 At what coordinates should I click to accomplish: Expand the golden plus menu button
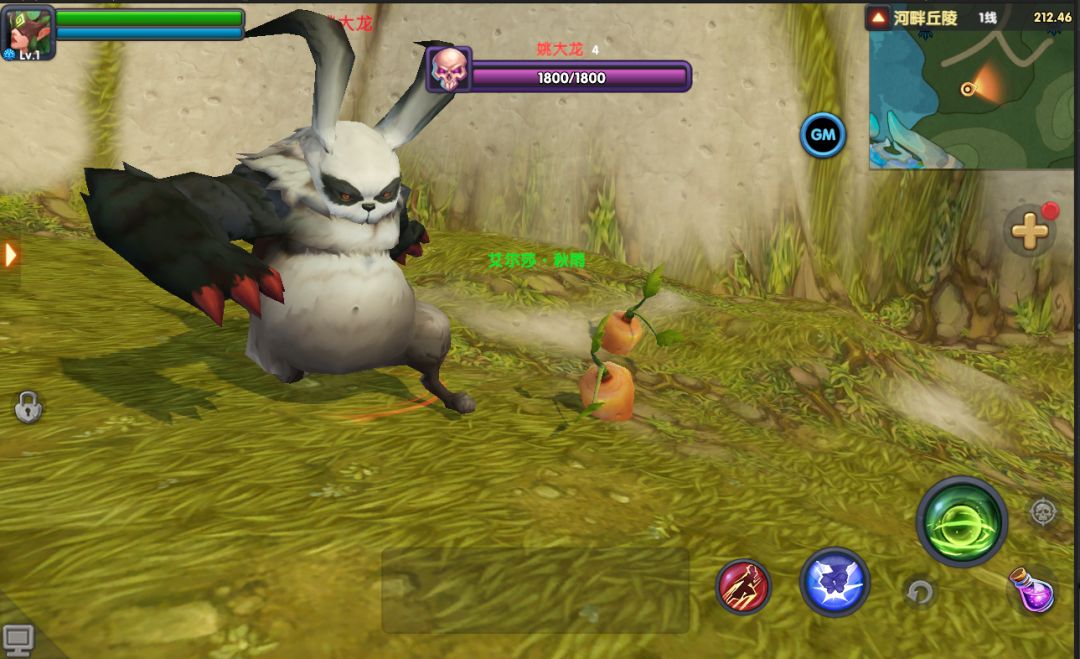tap(1029, 231)
